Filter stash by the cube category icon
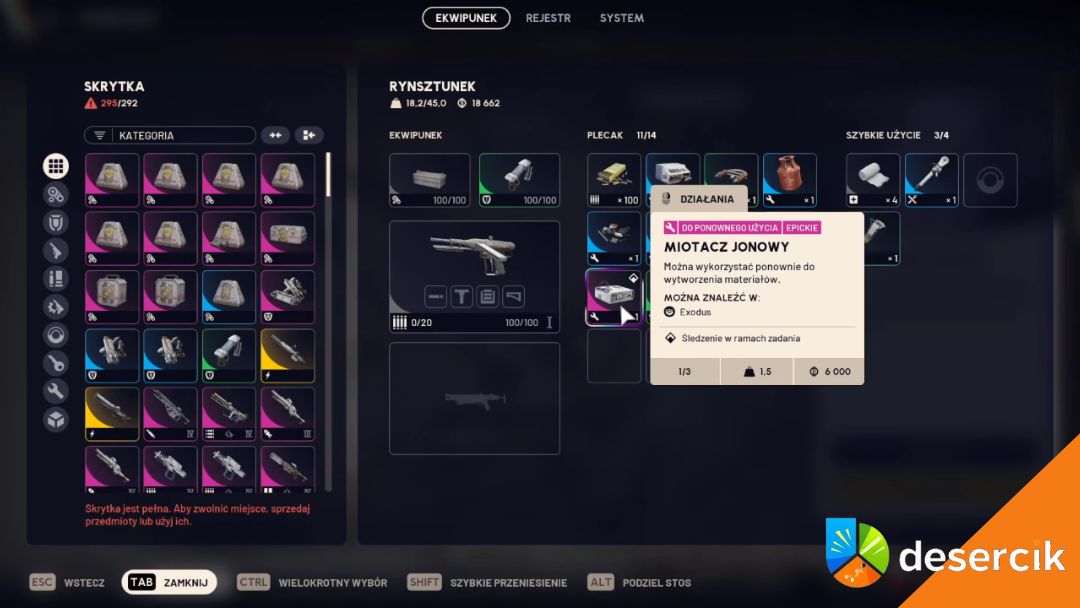This screenshot has height=608, width=1080. coord(56,419)
